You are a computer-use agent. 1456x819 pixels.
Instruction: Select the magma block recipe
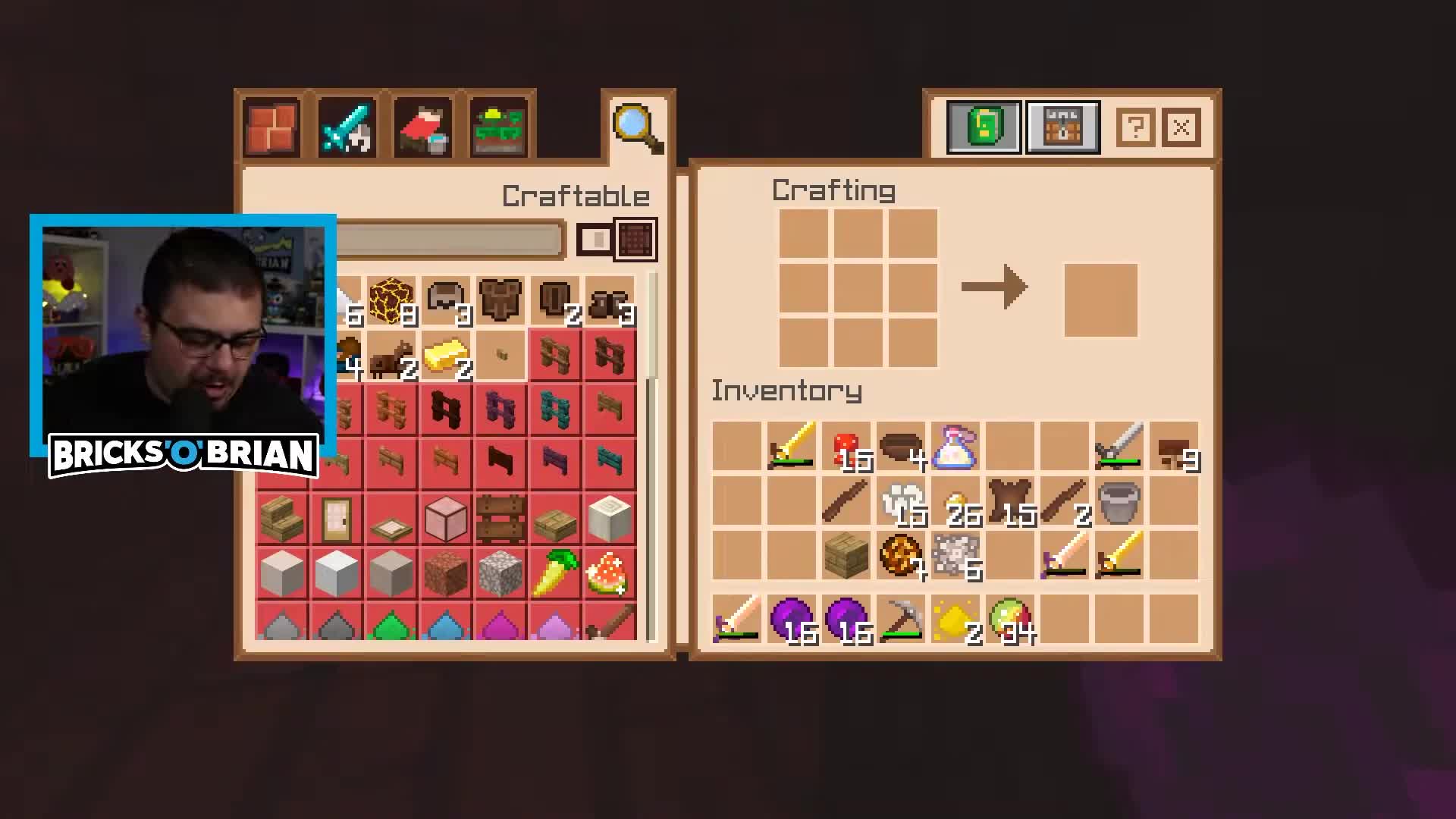391,300
